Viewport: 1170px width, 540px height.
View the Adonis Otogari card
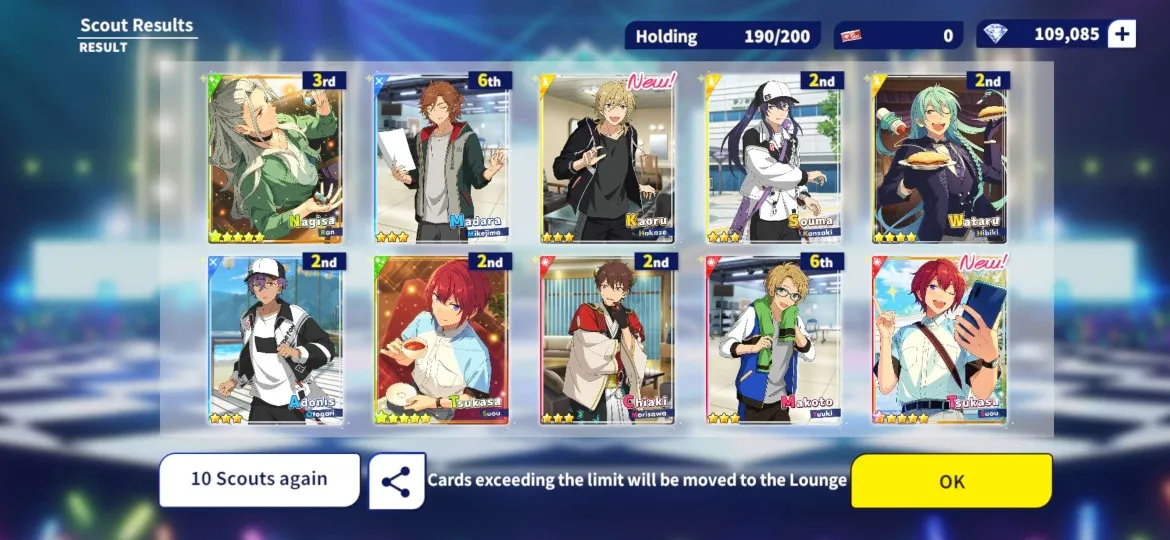(x=275, y=340)
